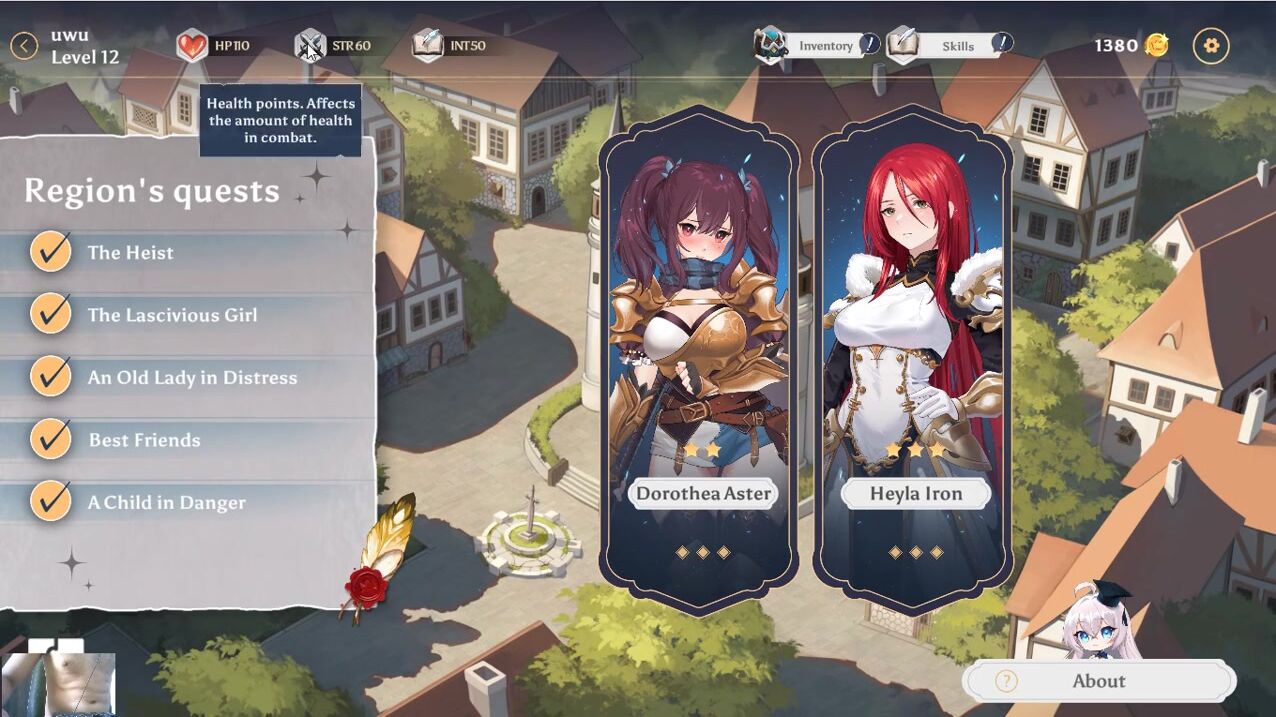Select The Heist quest

[x=130, y=253]
